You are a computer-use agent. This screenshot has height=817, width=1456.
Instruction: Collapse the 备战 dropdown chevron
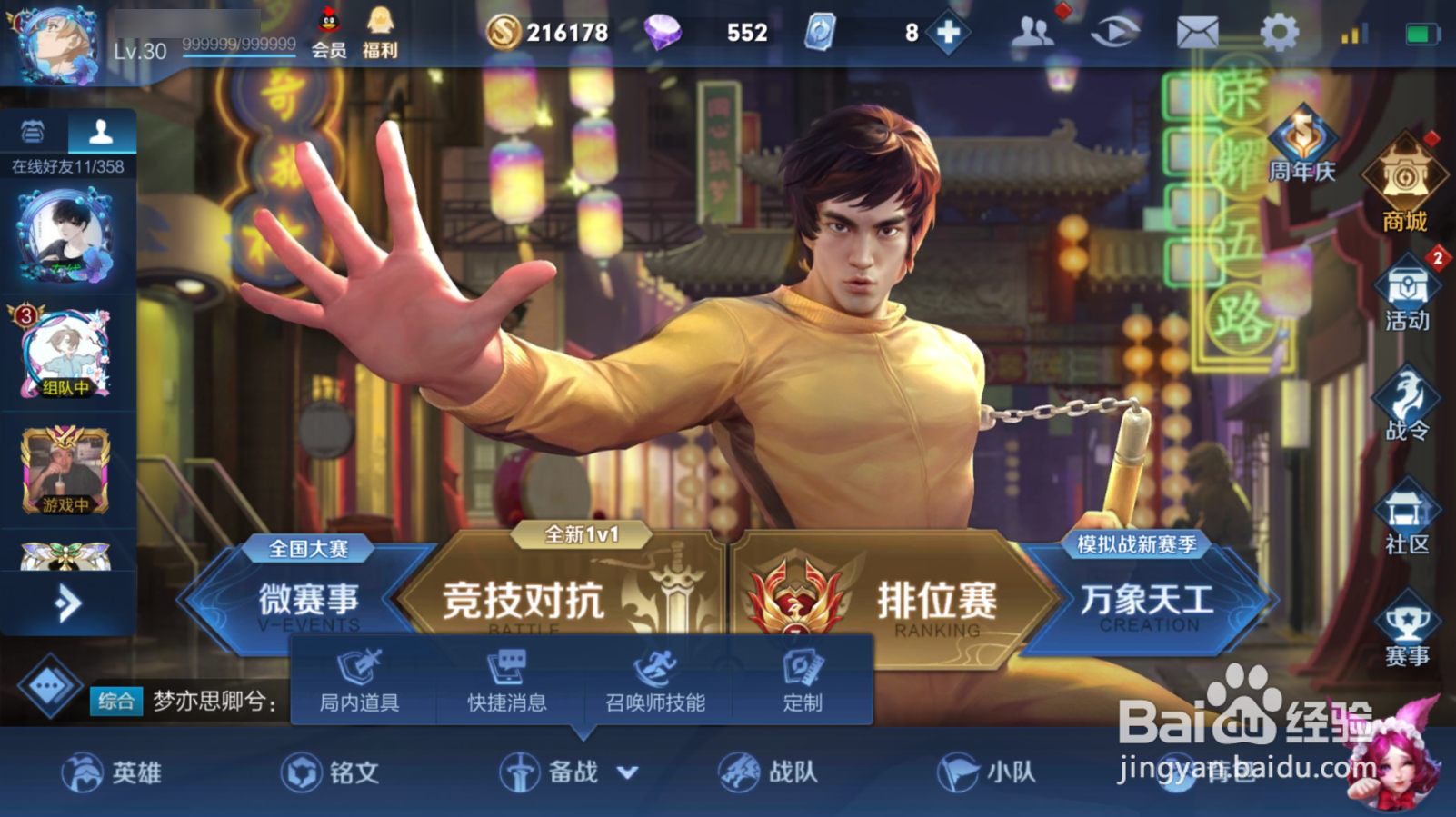pos(626,771)
